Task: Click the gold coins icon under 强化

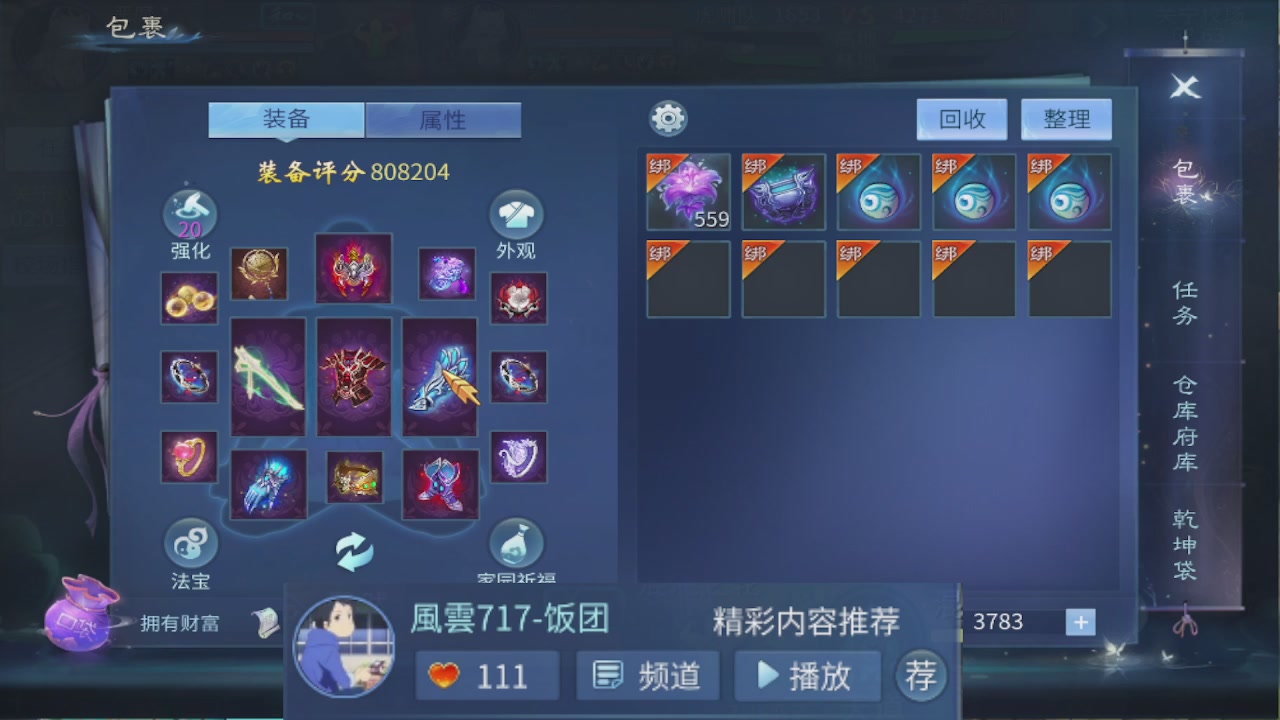Action: click(189, 297)
